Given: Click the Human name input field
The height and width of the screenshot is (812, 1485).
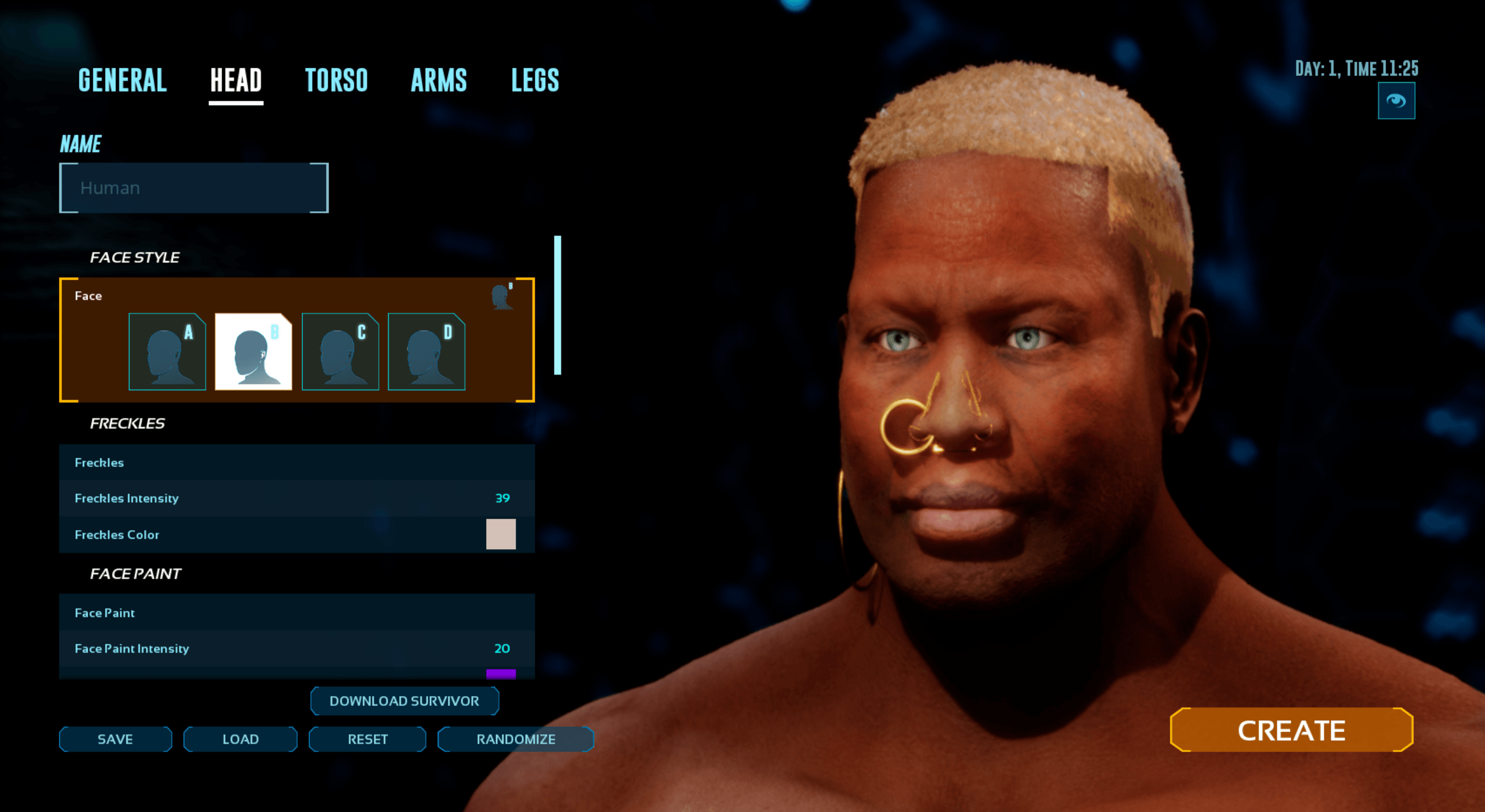Looking at the screenshot, I should 193,187.
